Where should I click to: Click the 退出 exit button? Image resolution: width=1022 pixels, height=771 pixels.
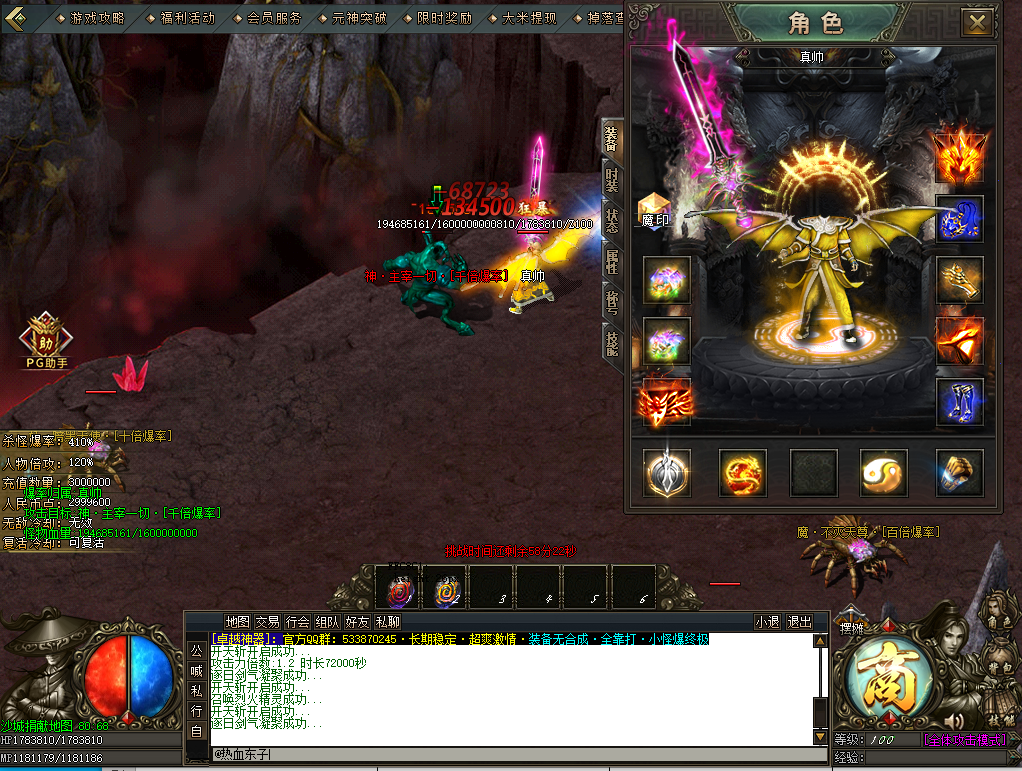coord(799,622)
